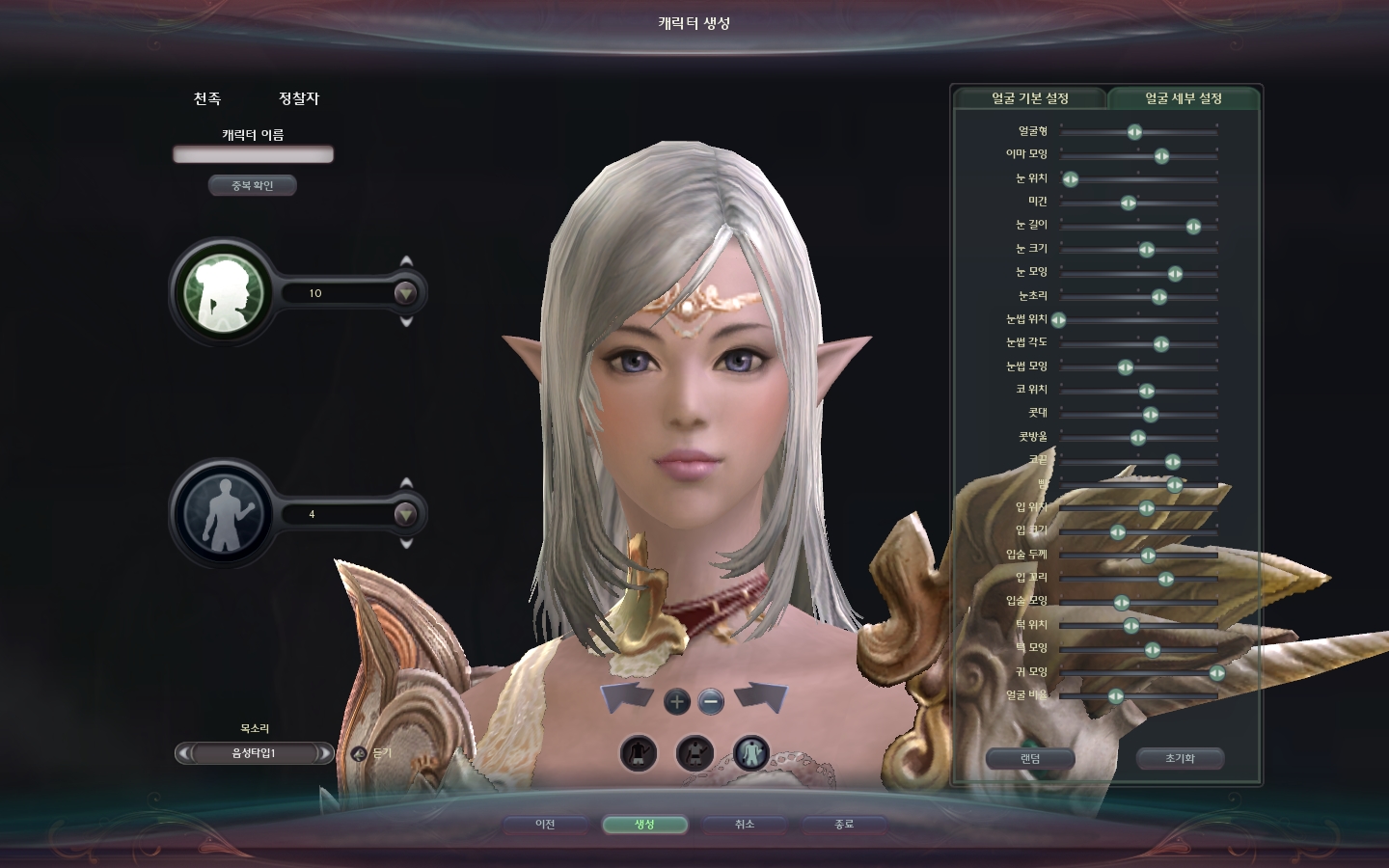Viewport: 1389px width, 868px height.
Task: Click 듣기 to hear the voice
Action: [373, 753]
